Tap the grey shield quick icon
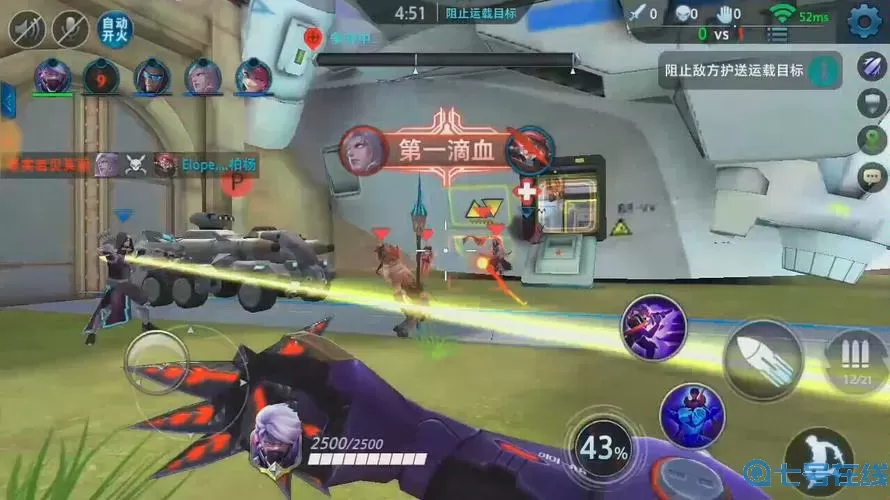Viewport: 890px width, 500px height. tap(871, 103)
